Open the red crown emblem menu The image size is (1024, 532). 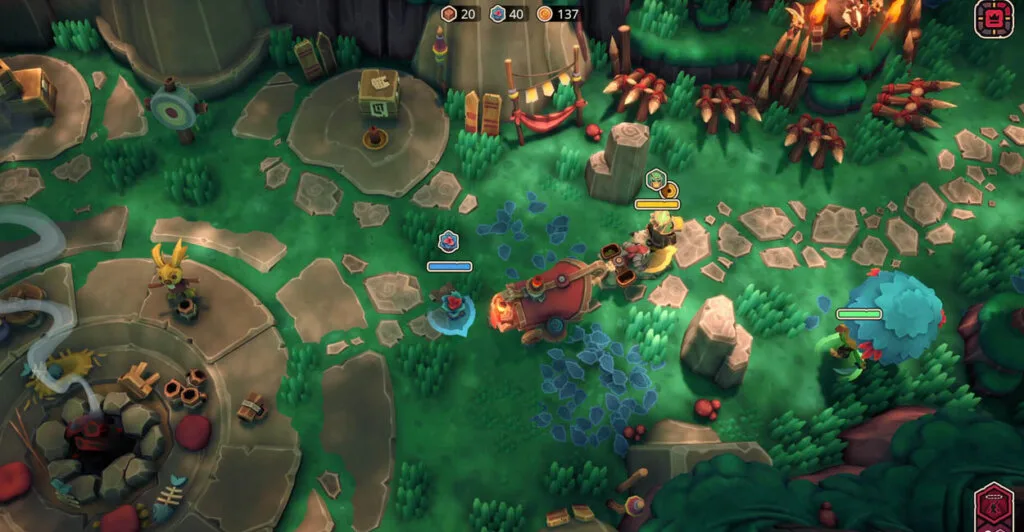pyautogui.click(x=994, y=18)
